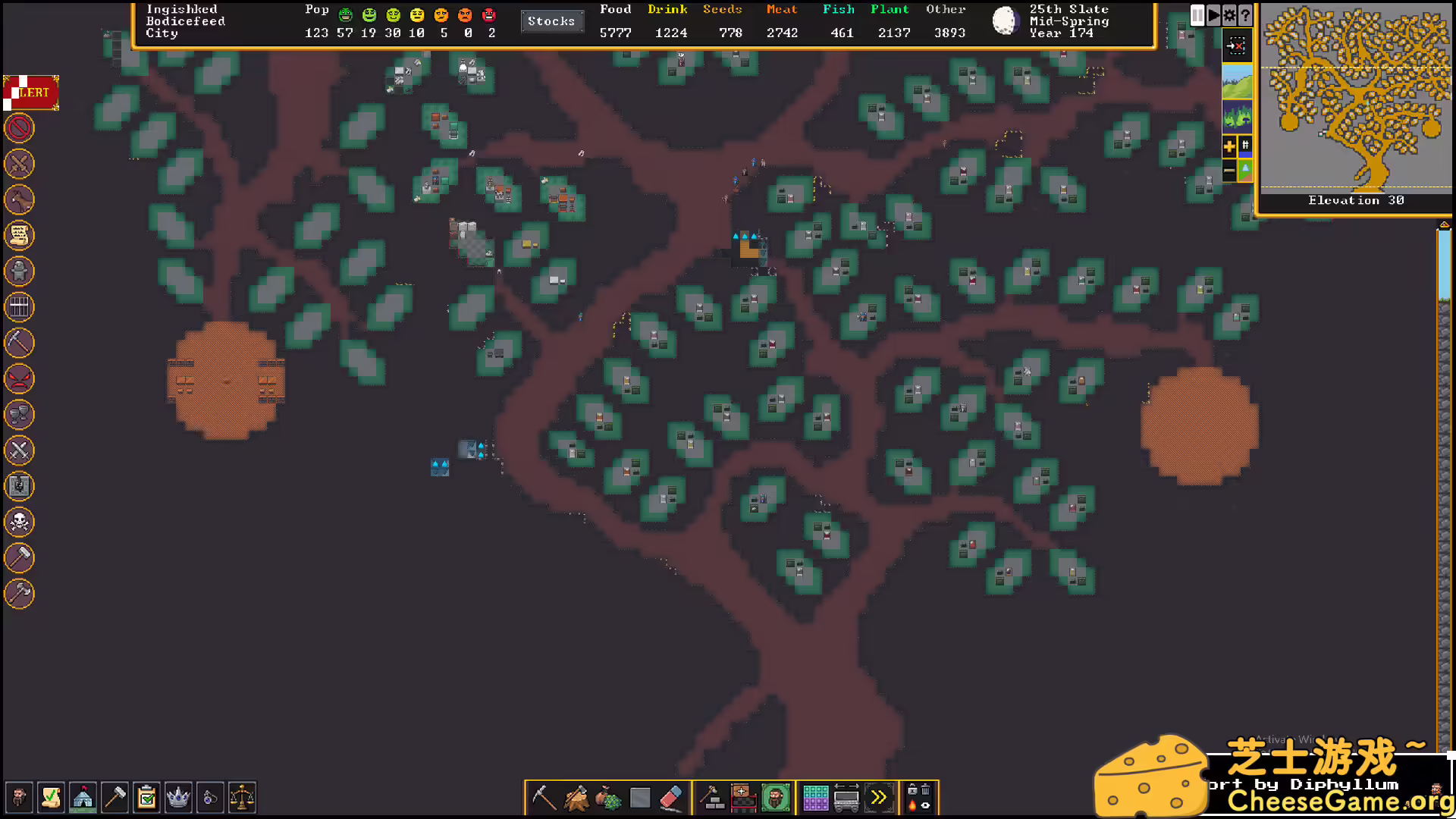Open the zones painting menu
The image size is (1456, 819).
[x=742, y=797]
